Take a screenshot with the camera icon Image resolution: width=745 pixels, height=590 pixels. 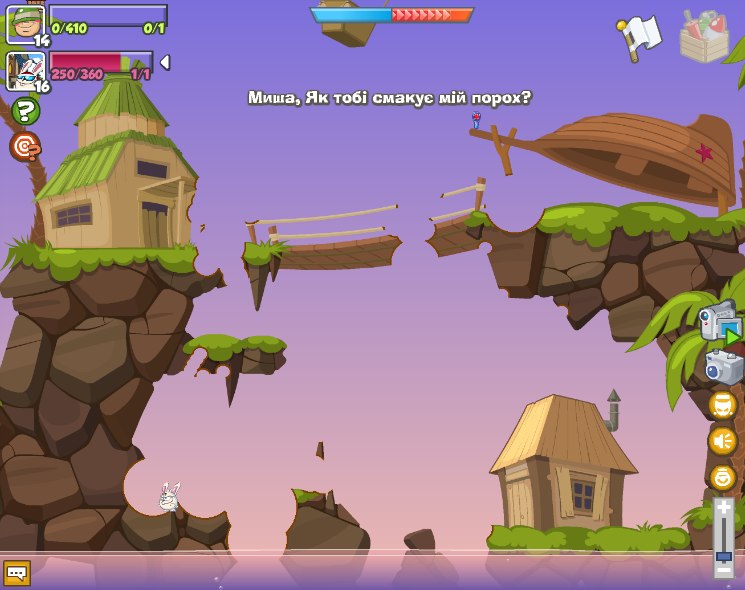[723, 367]
